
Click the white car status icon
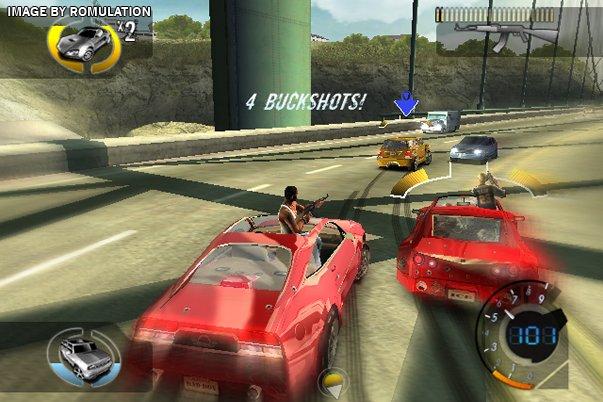click(83, 353)
